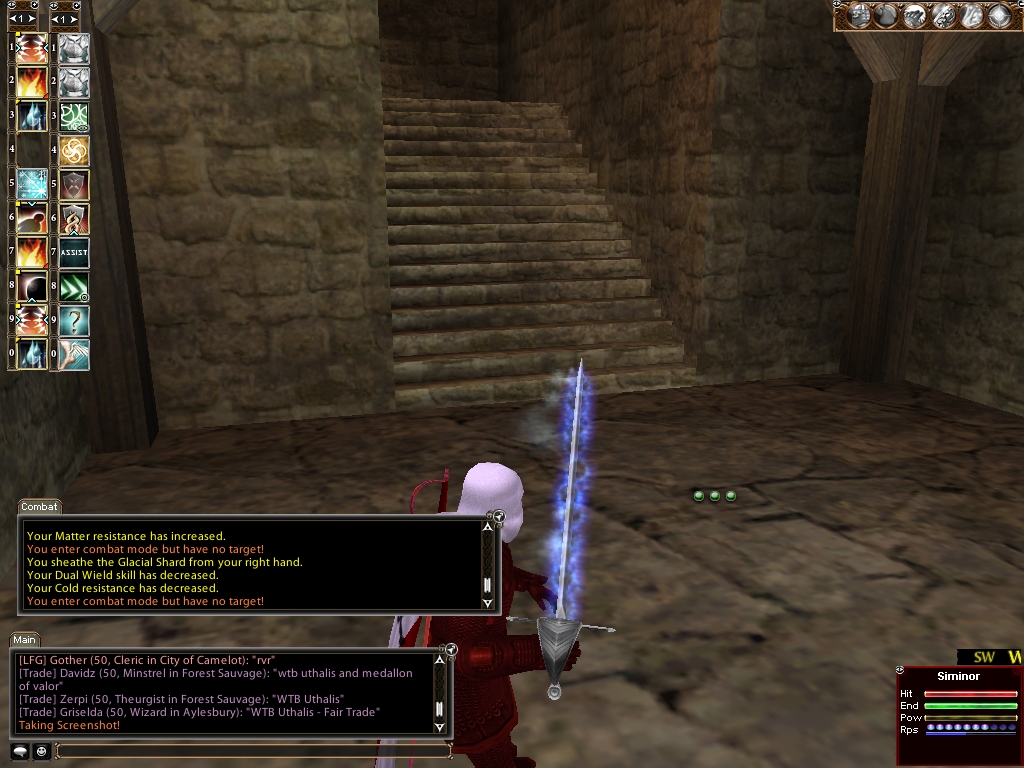Use the golden swirl ability icon
1024x768 pixels.
tap(74, 151)
